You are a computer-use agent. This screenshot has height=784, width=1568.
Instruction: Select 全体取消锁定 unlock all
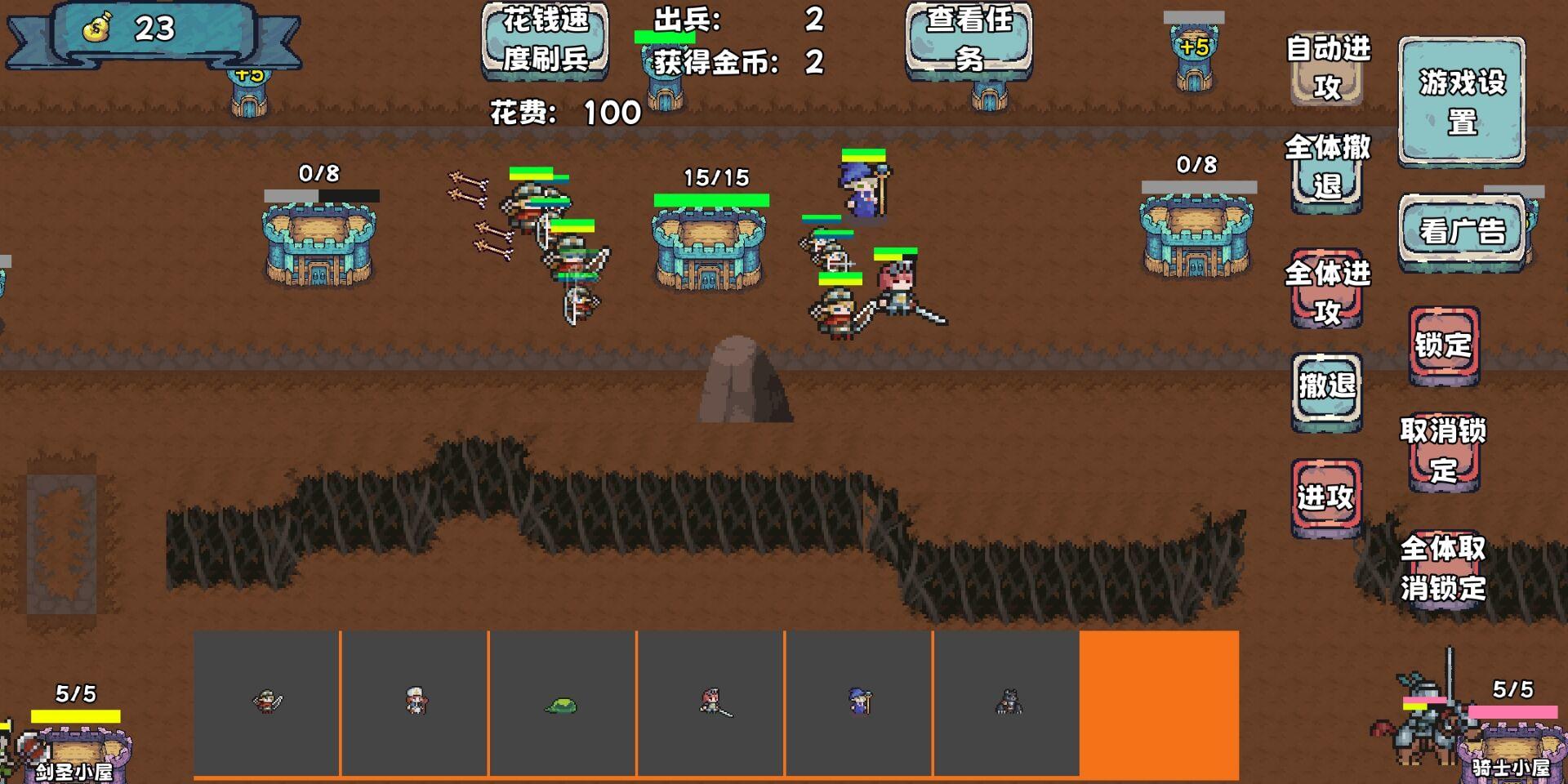click(1443, 568)
